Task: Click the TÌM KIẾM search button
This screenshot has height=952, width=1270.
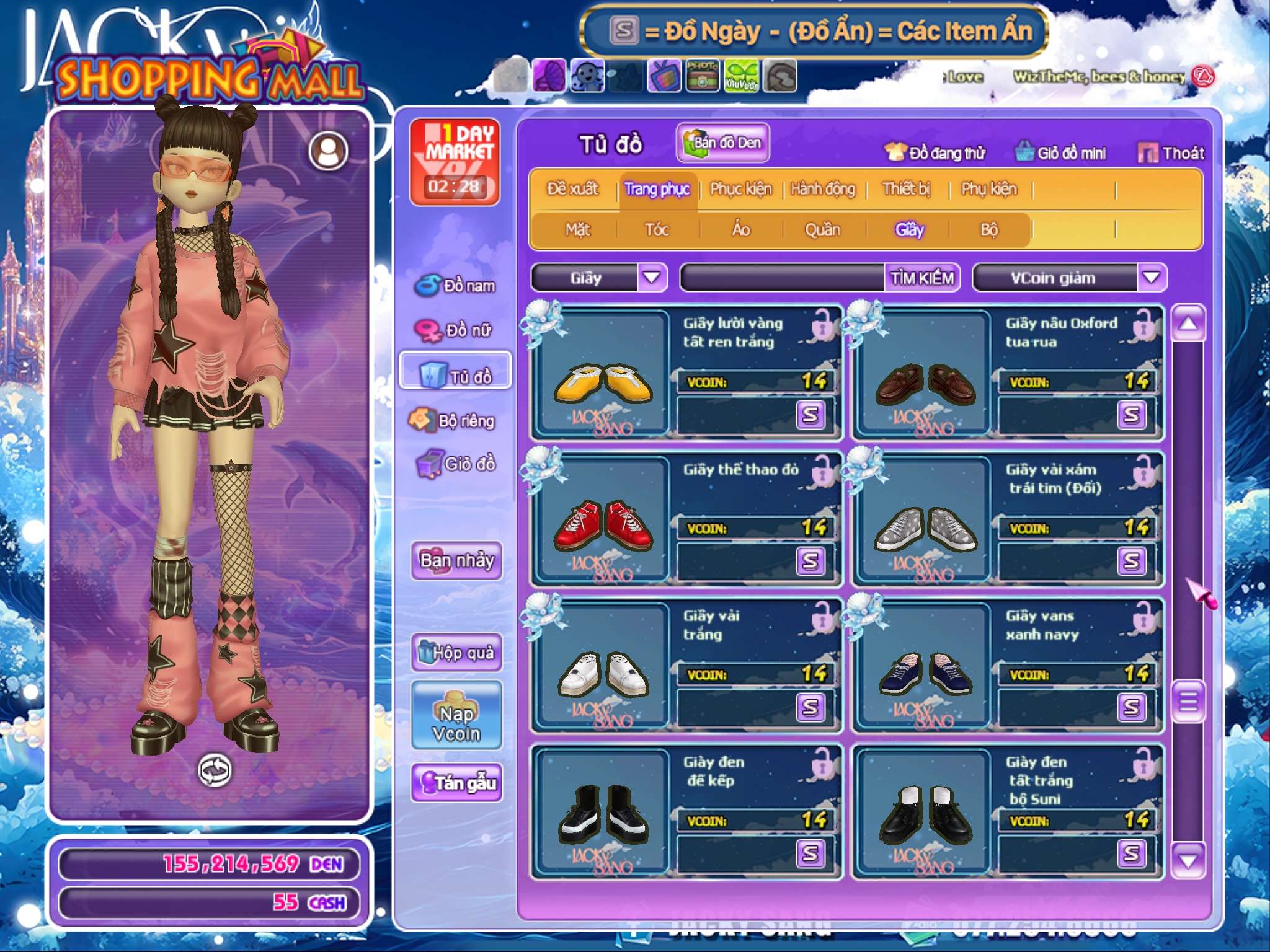Action: [921, 278]
